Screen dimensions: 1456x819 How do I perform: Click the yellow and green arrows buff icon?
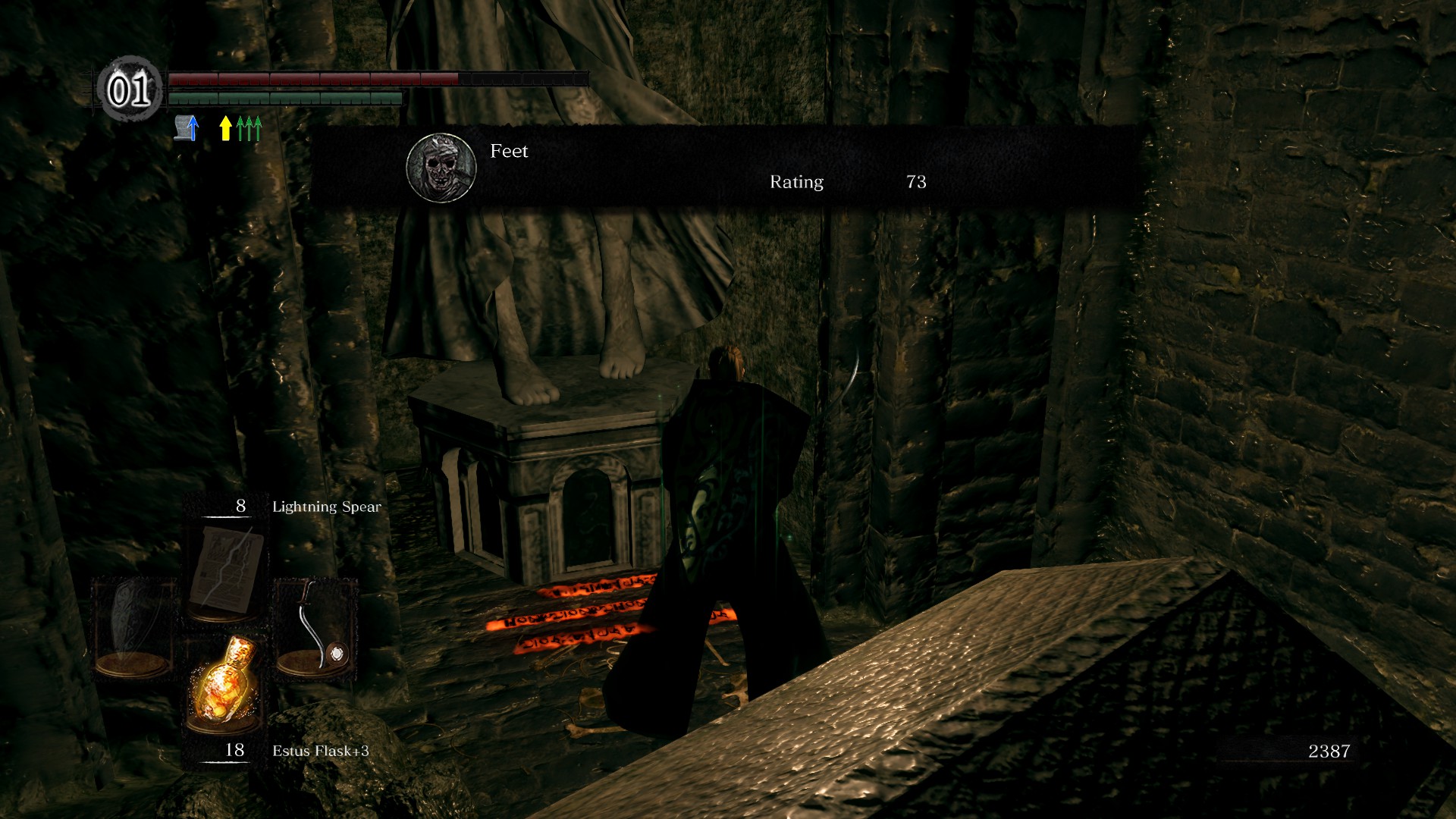(x=240, y=128)
